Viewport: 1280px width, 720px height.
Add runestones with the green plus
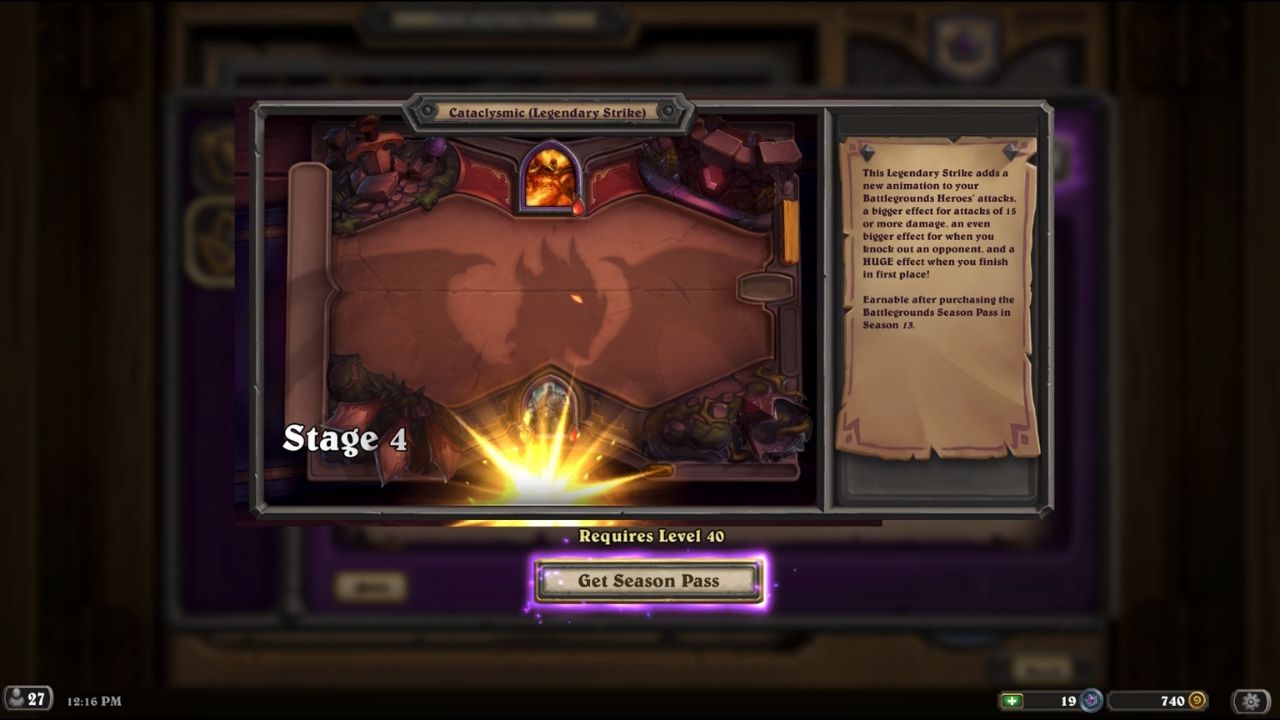click(1014, 701)
